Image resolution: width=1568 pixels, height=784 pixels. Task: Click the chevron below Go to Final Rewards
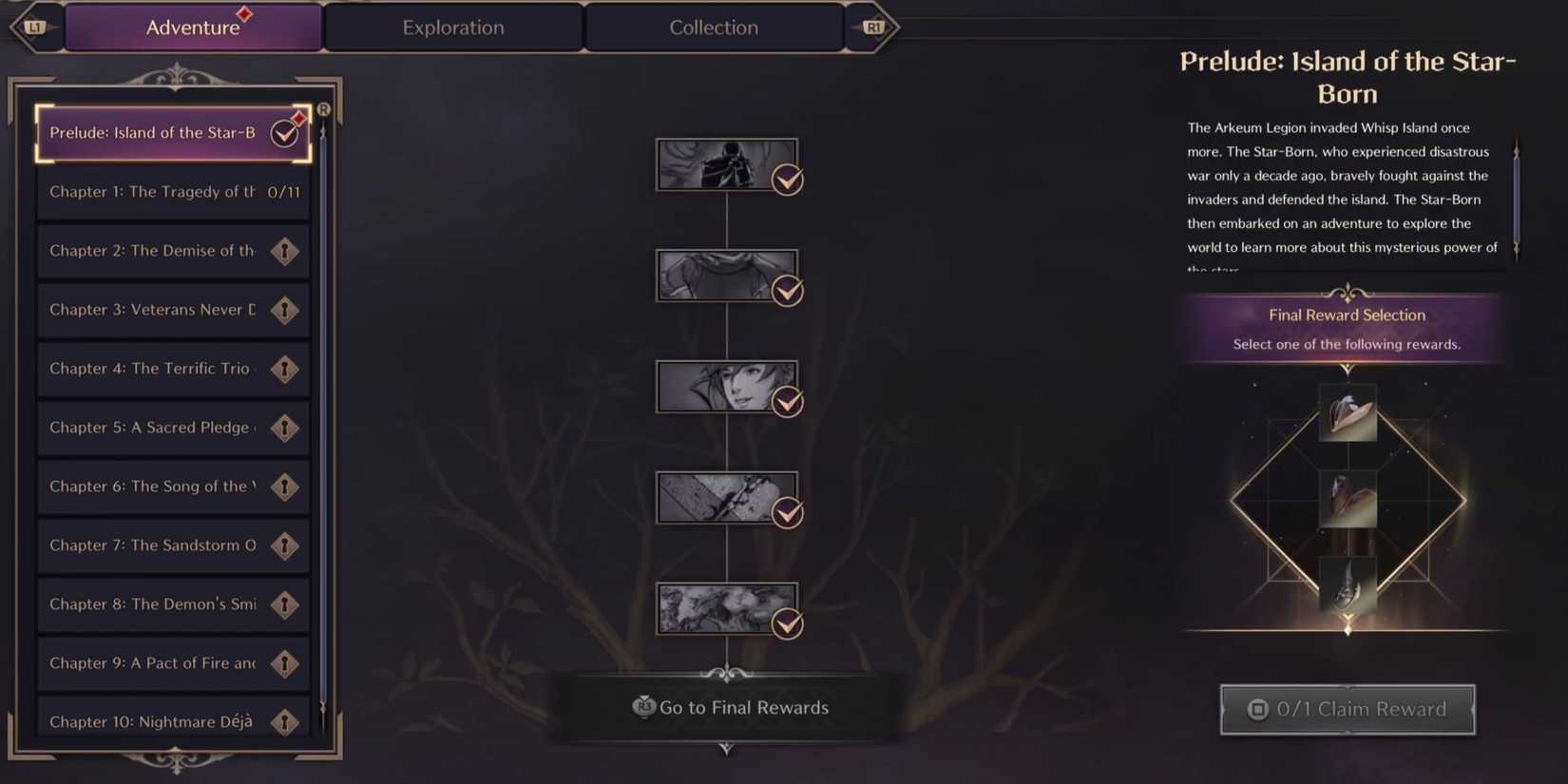click(727, 750)
